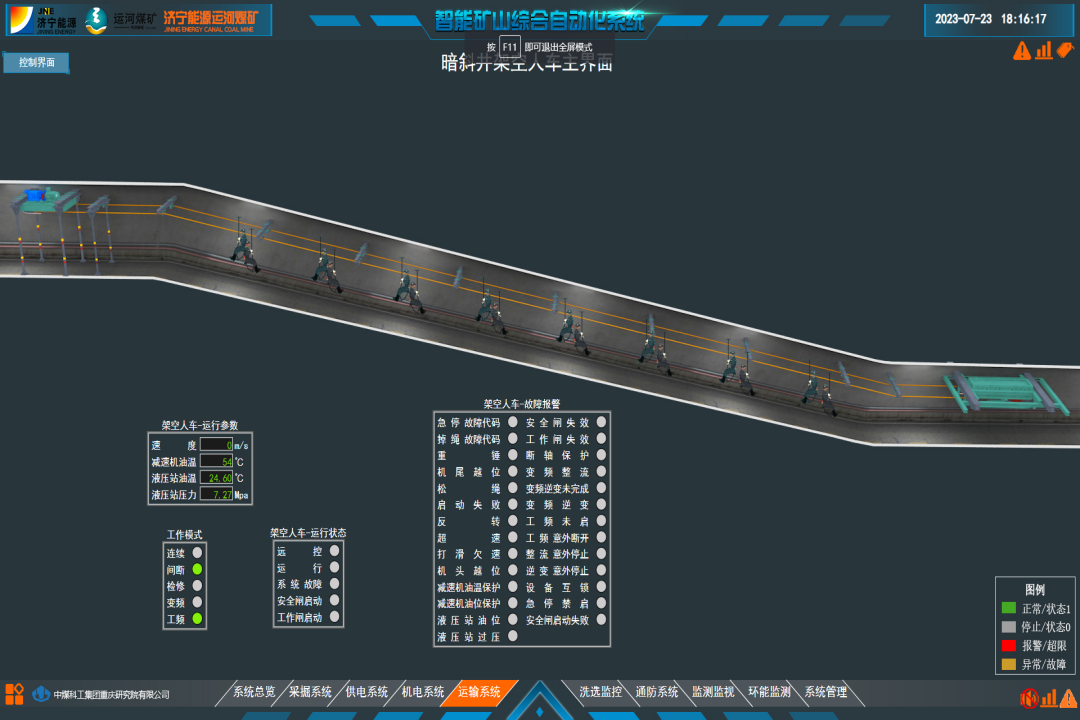Image resolution: width=1080 pixels, height=720 pixels.
Task: Open the 监测监视 tab
Action: coord(713,692)
